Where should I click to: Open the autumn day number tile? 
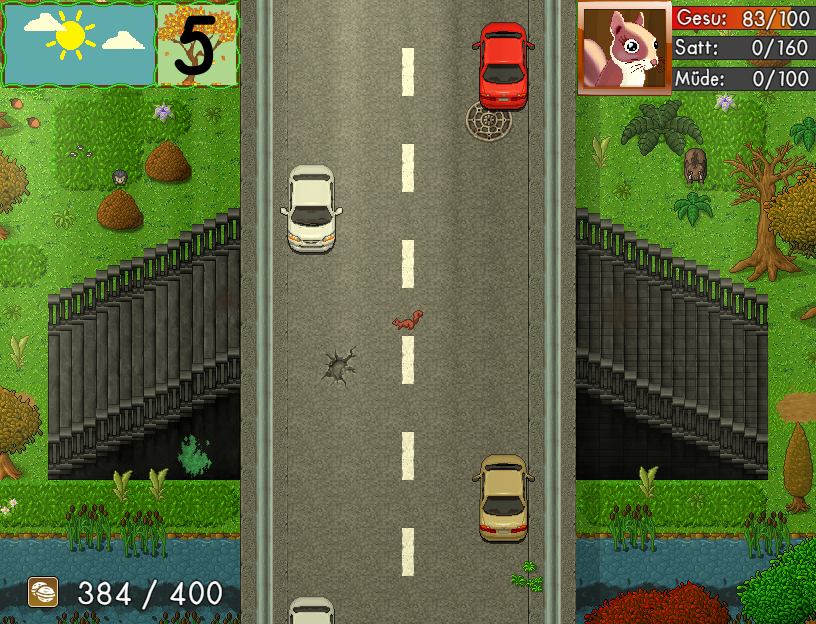pyautogui.click(x=197, y=45)
